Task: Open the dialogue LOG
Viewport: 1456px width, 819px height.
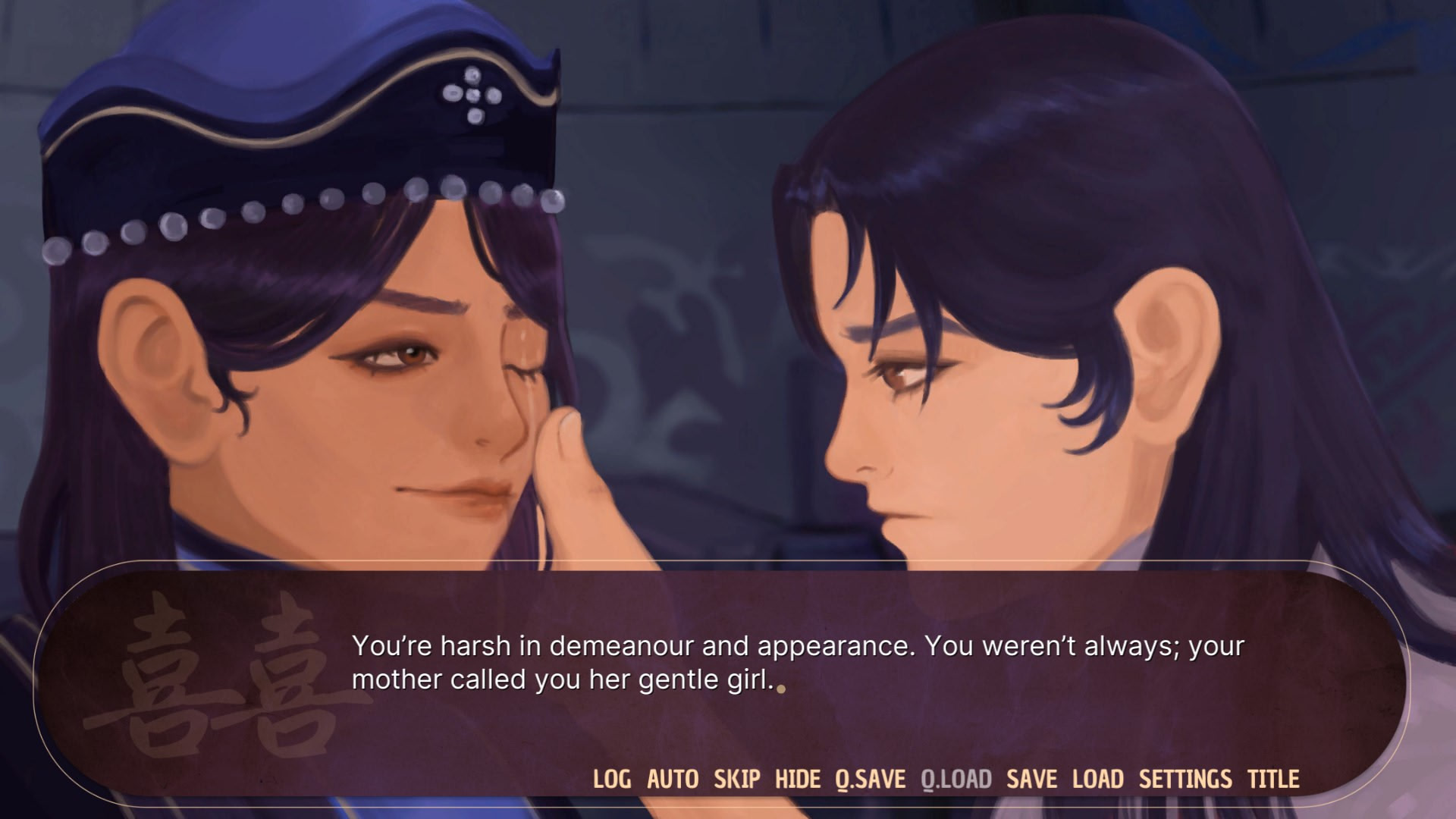Action: 611,779
